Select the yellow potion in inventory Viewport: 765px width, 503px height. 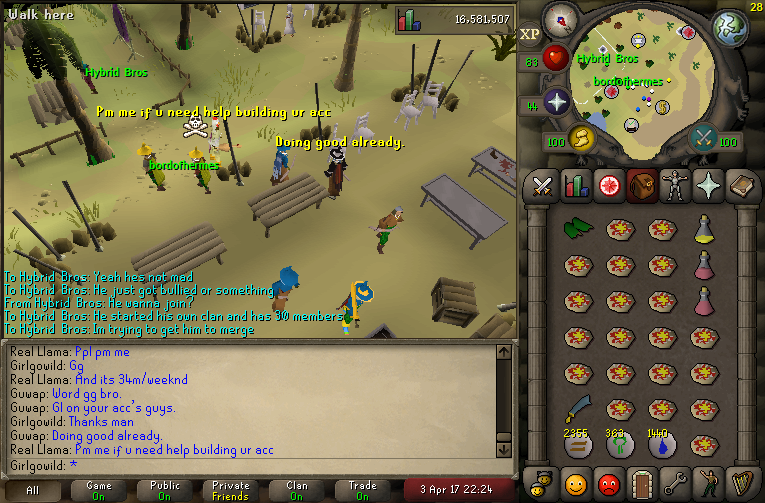[703, 229]
